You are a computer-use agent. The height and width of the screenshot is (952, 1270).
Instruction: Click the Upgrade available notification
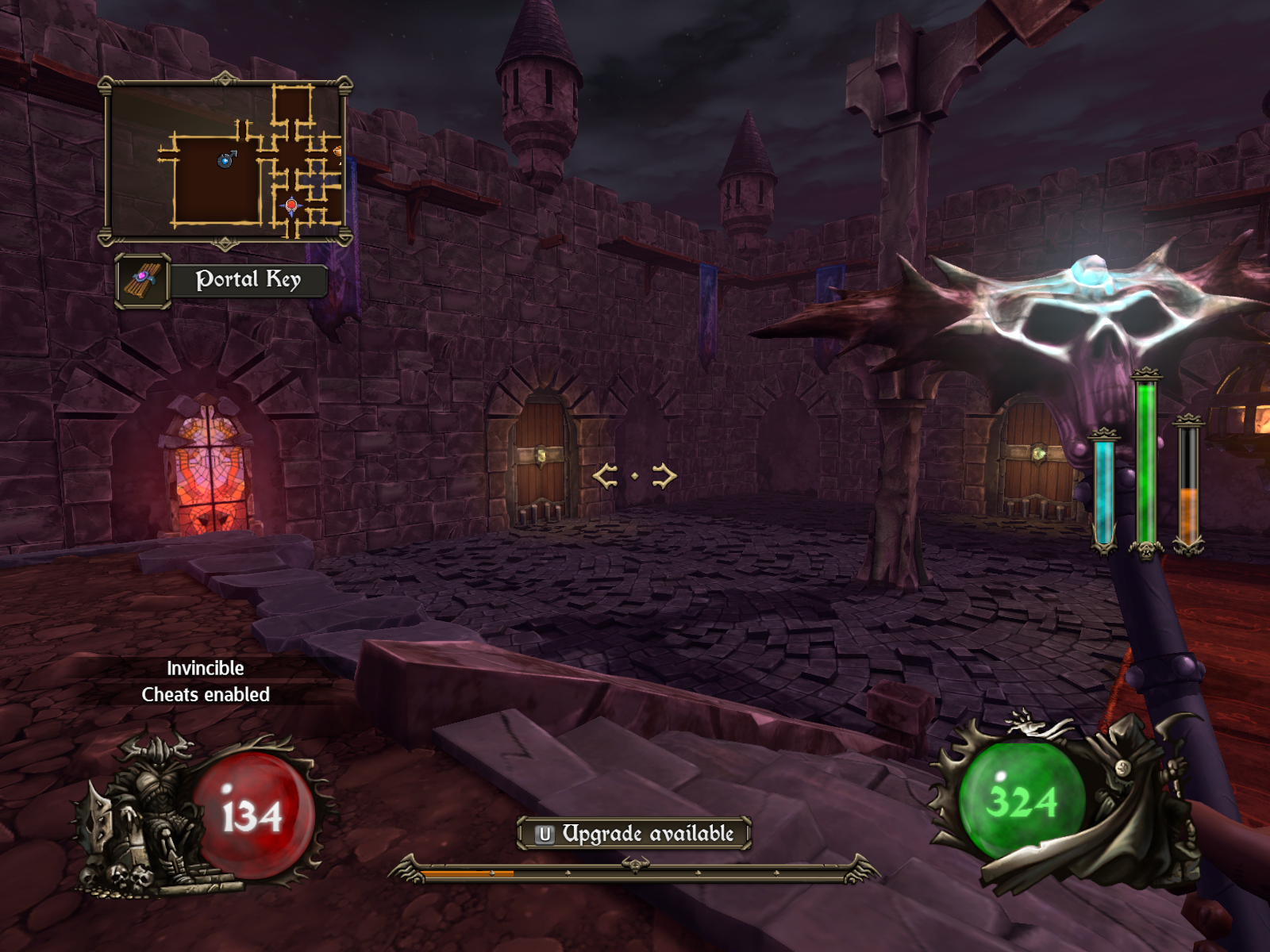(x=634, y=833)
